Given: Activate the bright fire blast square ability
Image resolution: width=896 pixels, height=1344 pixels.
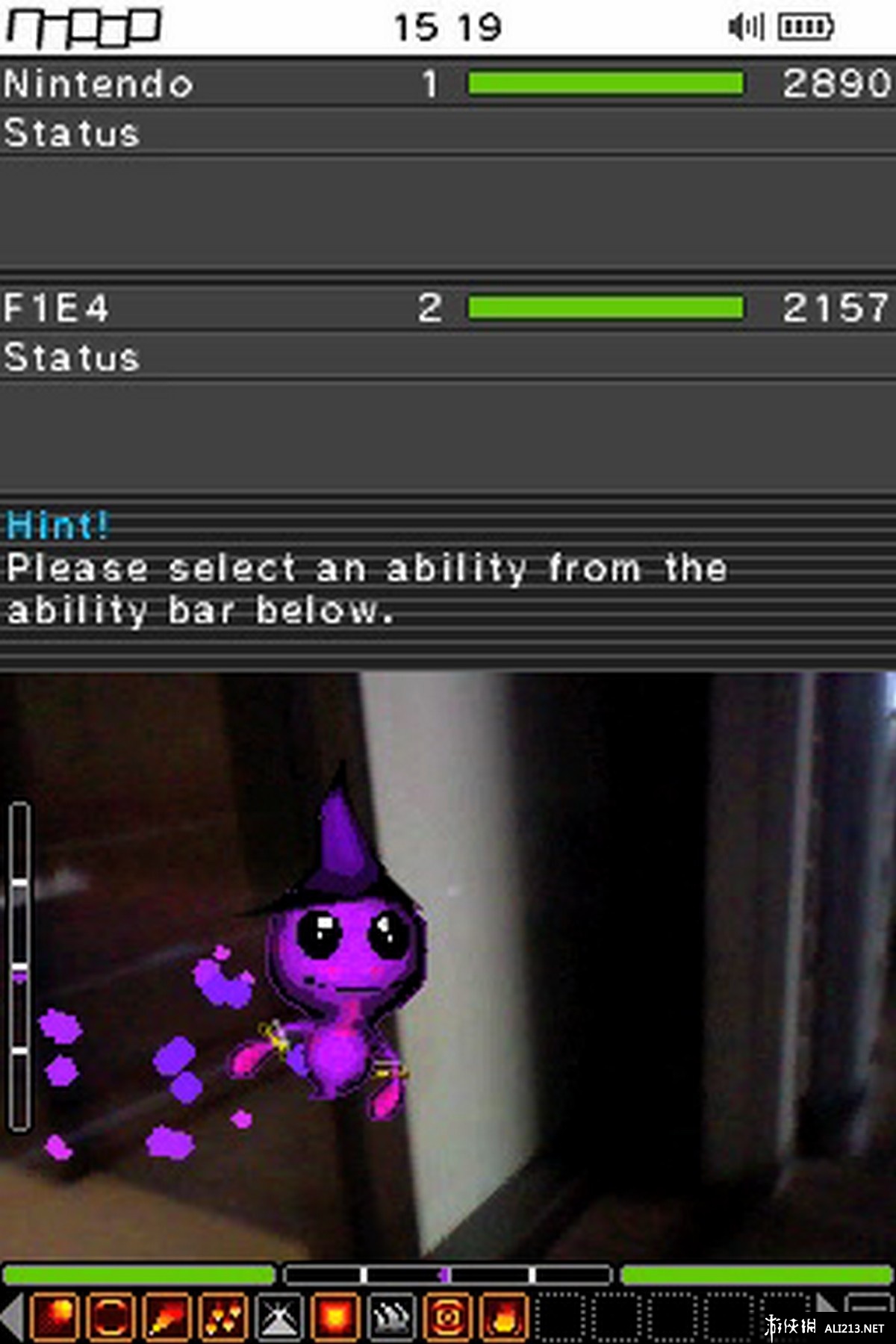Looking at the screenshot, I should (335, 1316).
